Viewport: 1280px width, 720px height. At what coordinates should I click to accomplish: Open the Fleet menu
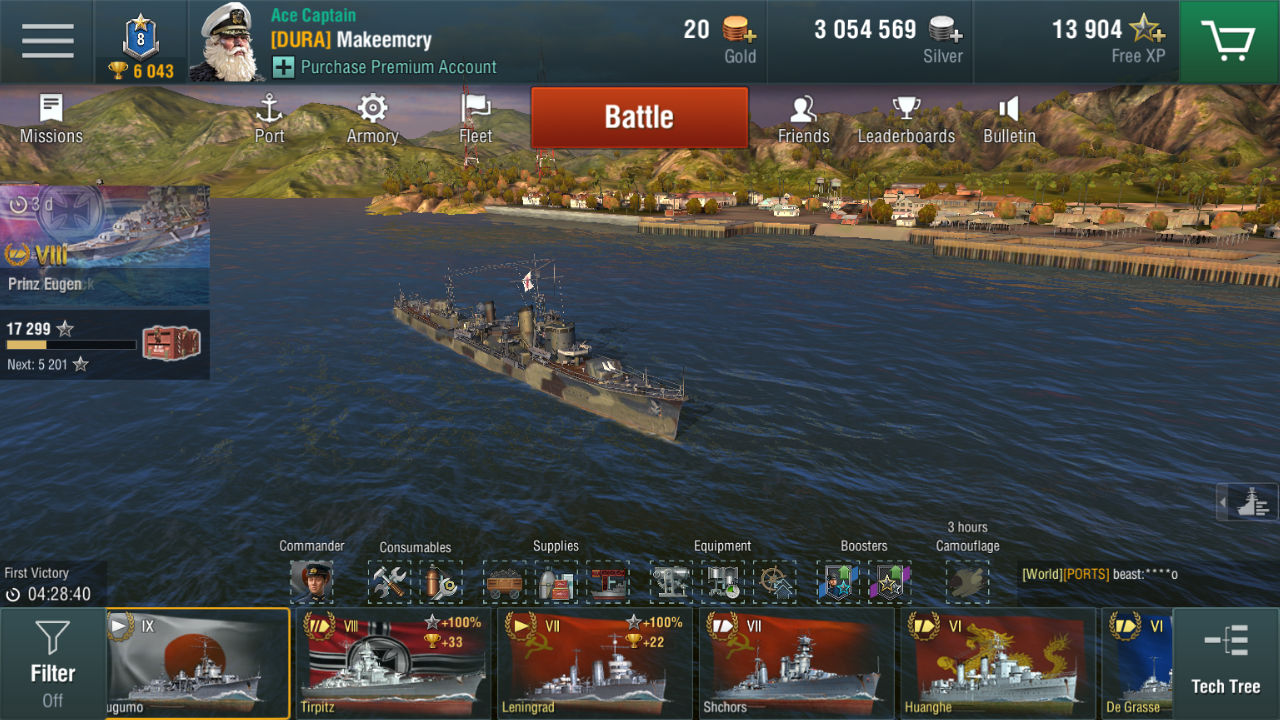tap(476, 119)
